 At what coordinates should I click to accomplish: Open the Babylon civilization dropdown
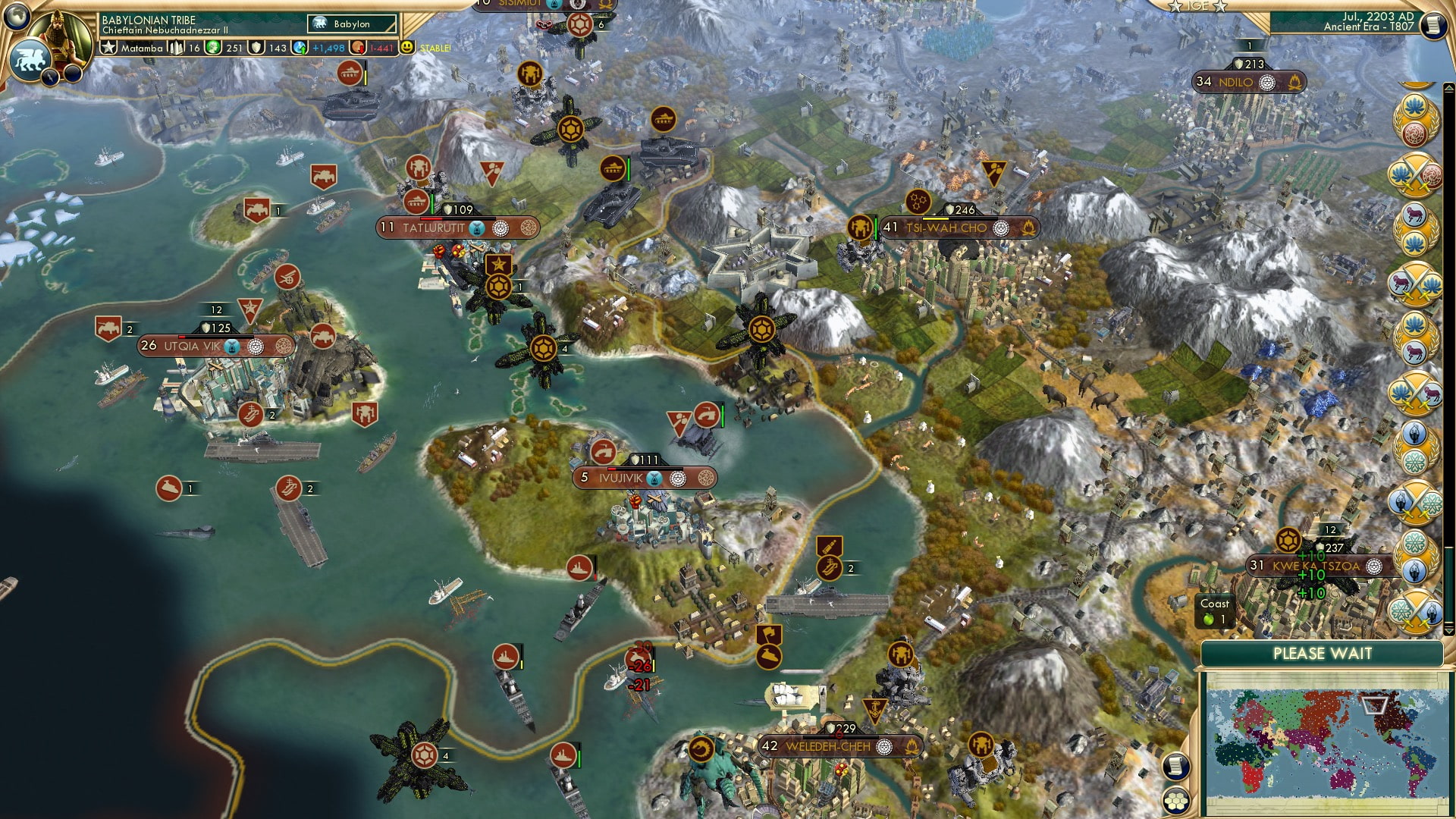351,24
